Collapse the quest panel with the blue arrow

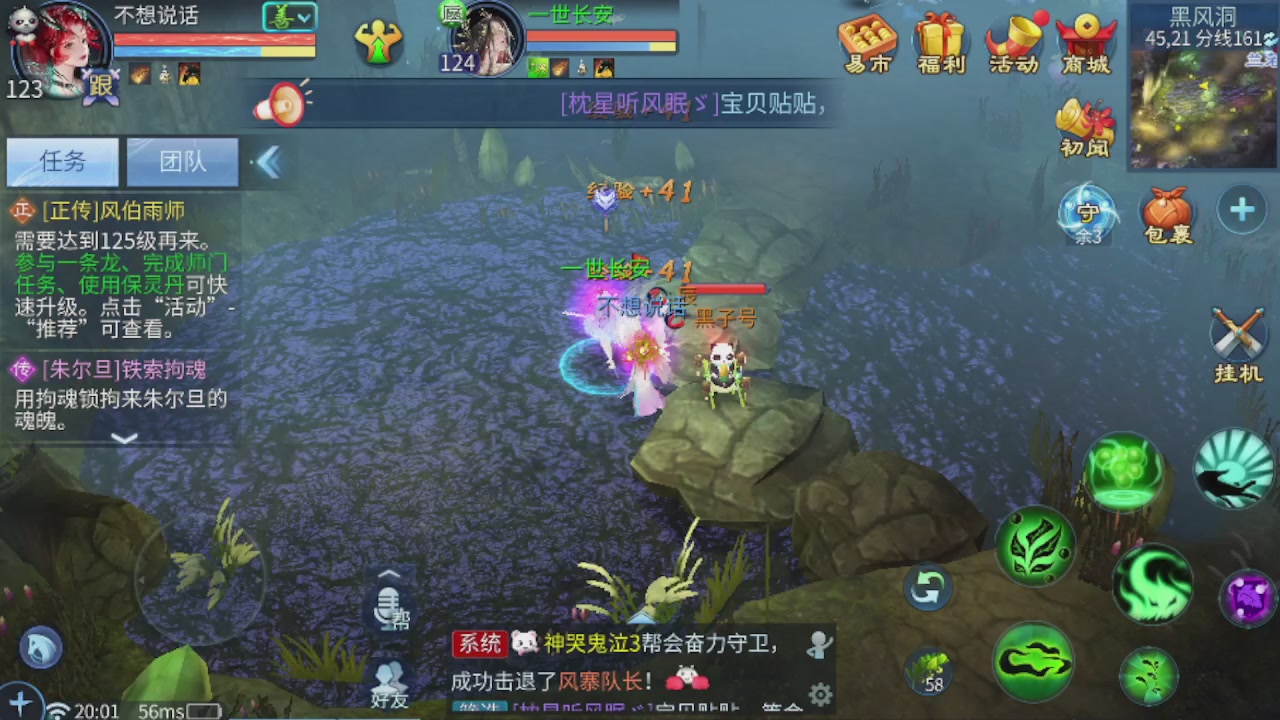(x=268, y=162)
